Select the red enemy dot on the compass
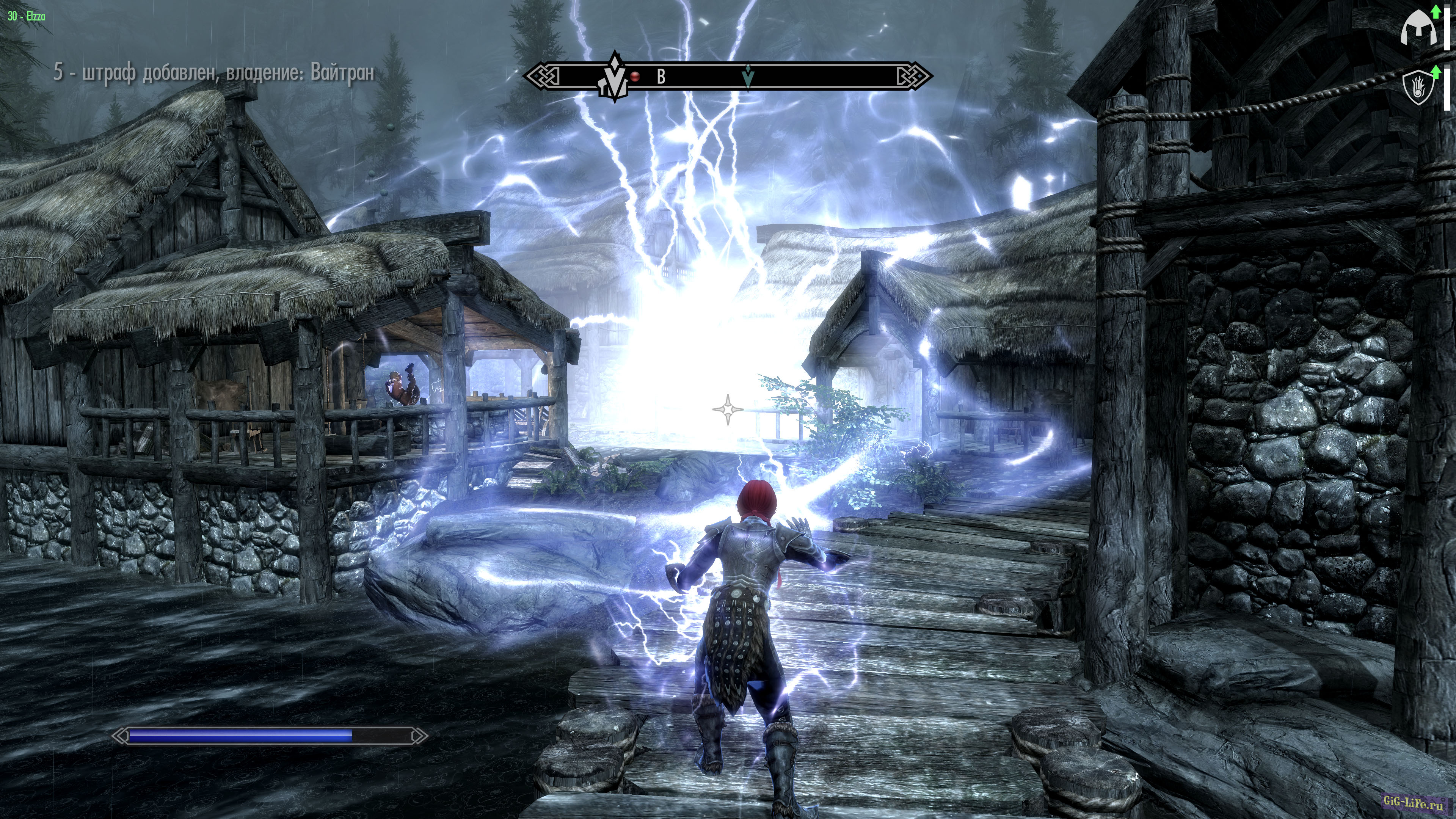 (x=635, y=76)
